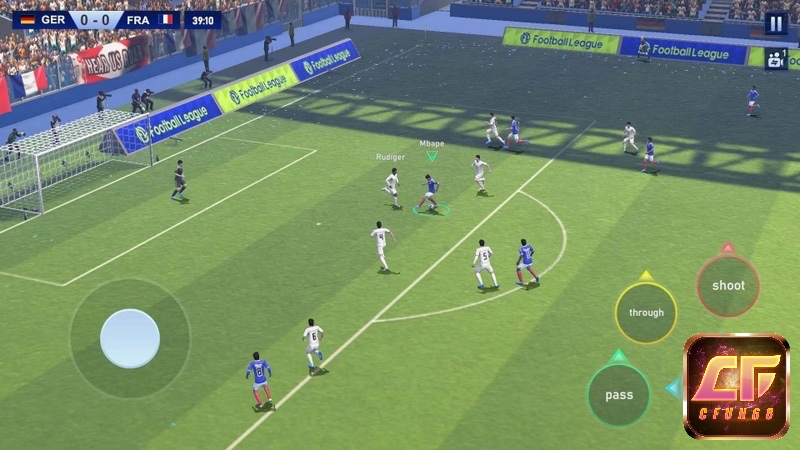Tap the camera view icon
Image resolution: width=800 pixels, height=450 pixels.
tap(776, 58)
